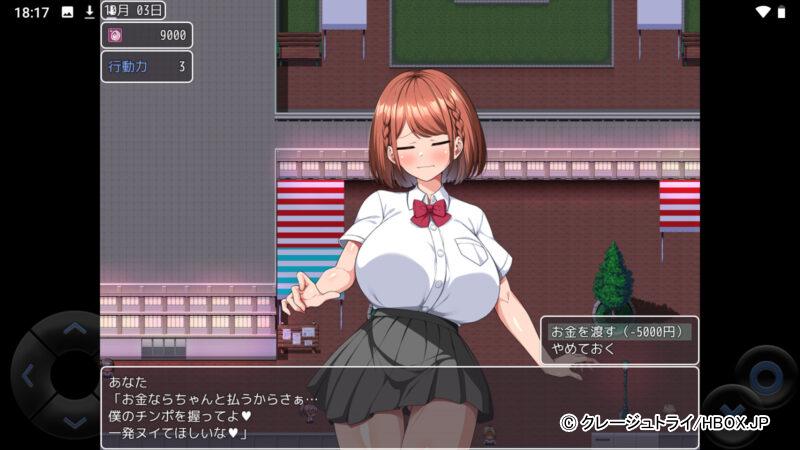Tap the virtual d-pad up arrow
The width and height of the screenshot is (800, 450).
[74, 328]
